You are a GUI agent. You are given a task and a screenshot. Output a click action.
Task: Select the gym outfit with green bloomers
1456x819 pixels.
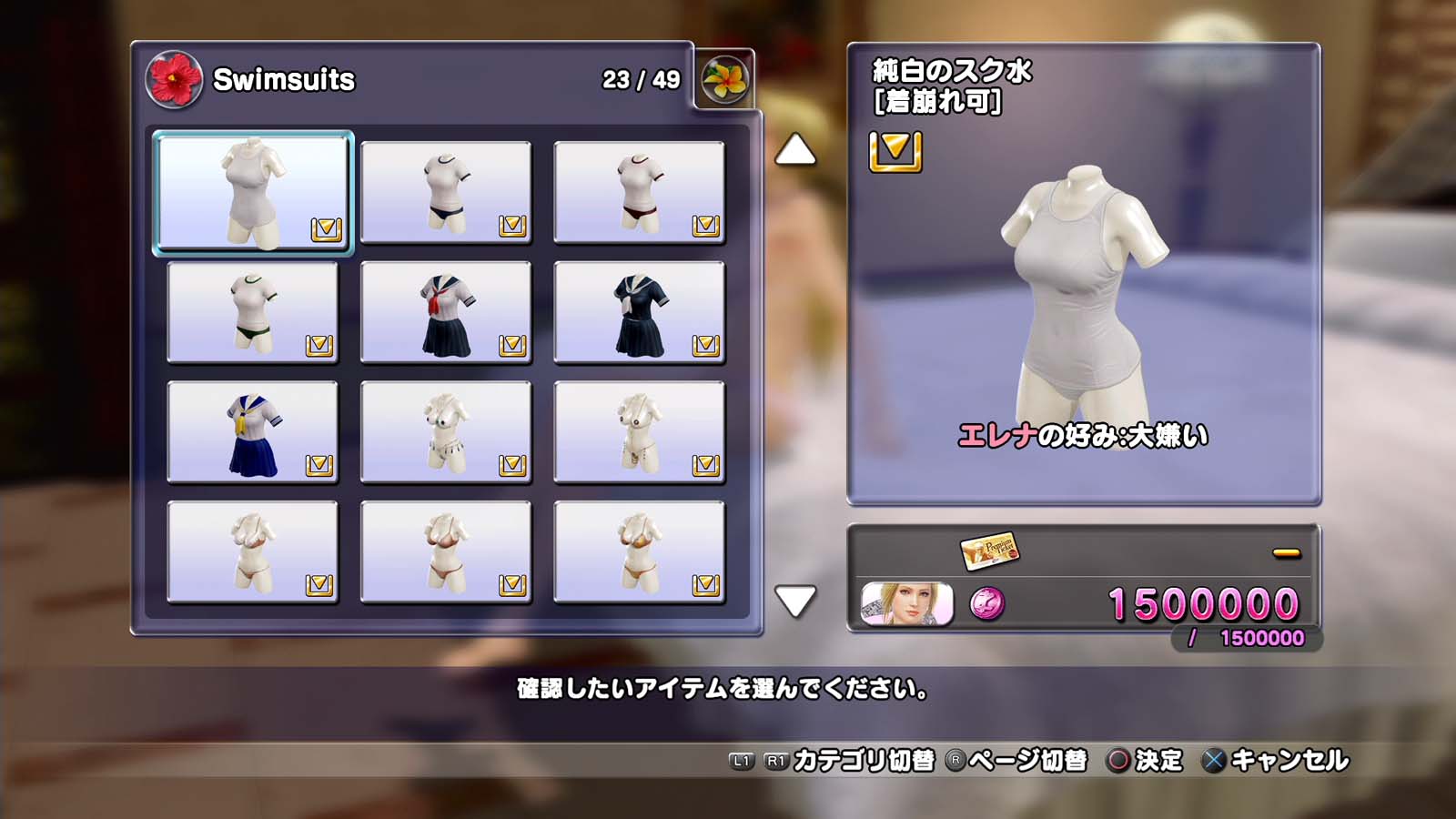click(x=253, y=312)
